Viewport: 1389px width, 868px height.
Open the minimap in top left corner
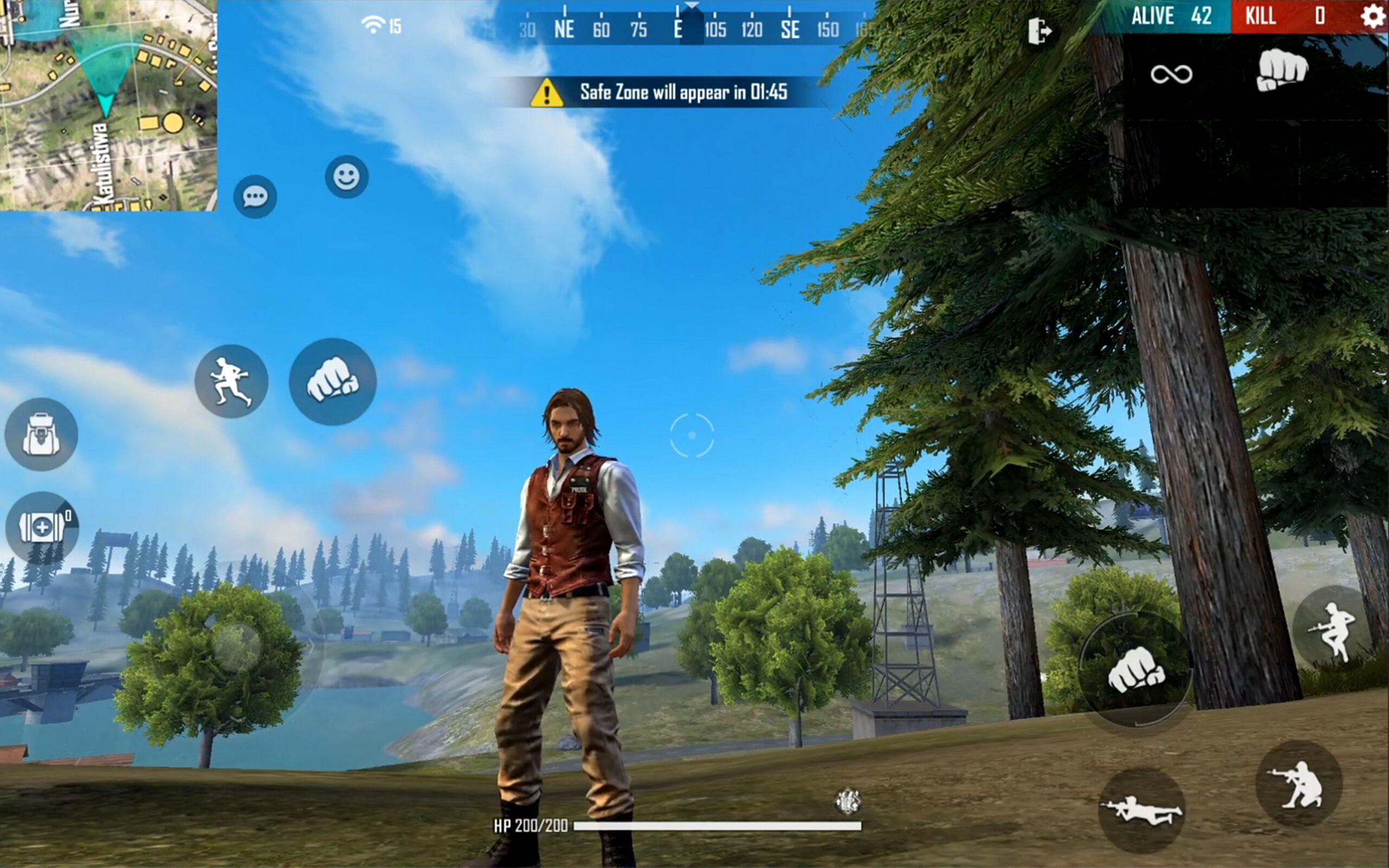click(109, 103)
